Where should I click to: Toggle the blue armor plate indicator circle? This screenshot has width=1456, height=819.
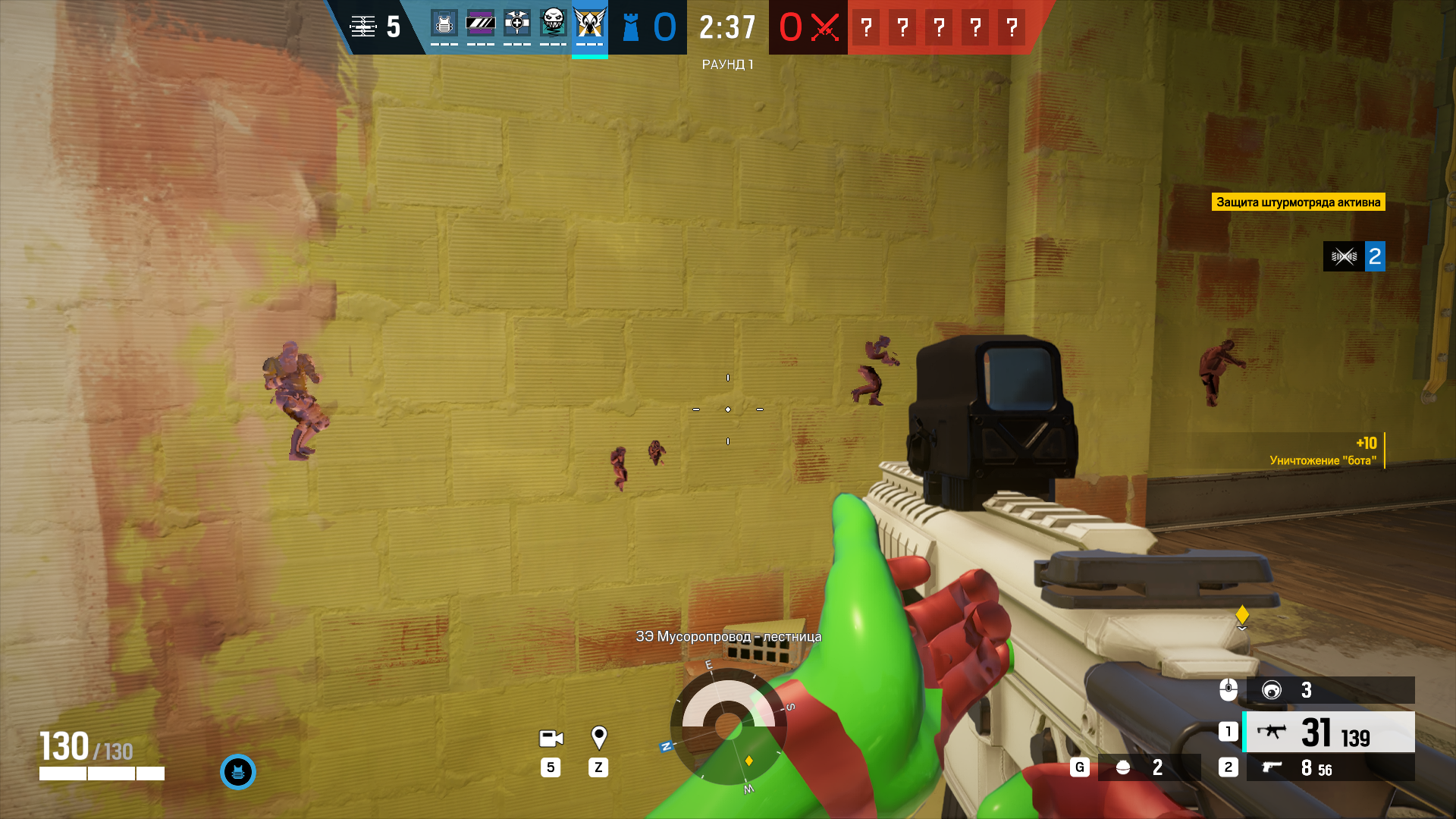pos(239,772)
